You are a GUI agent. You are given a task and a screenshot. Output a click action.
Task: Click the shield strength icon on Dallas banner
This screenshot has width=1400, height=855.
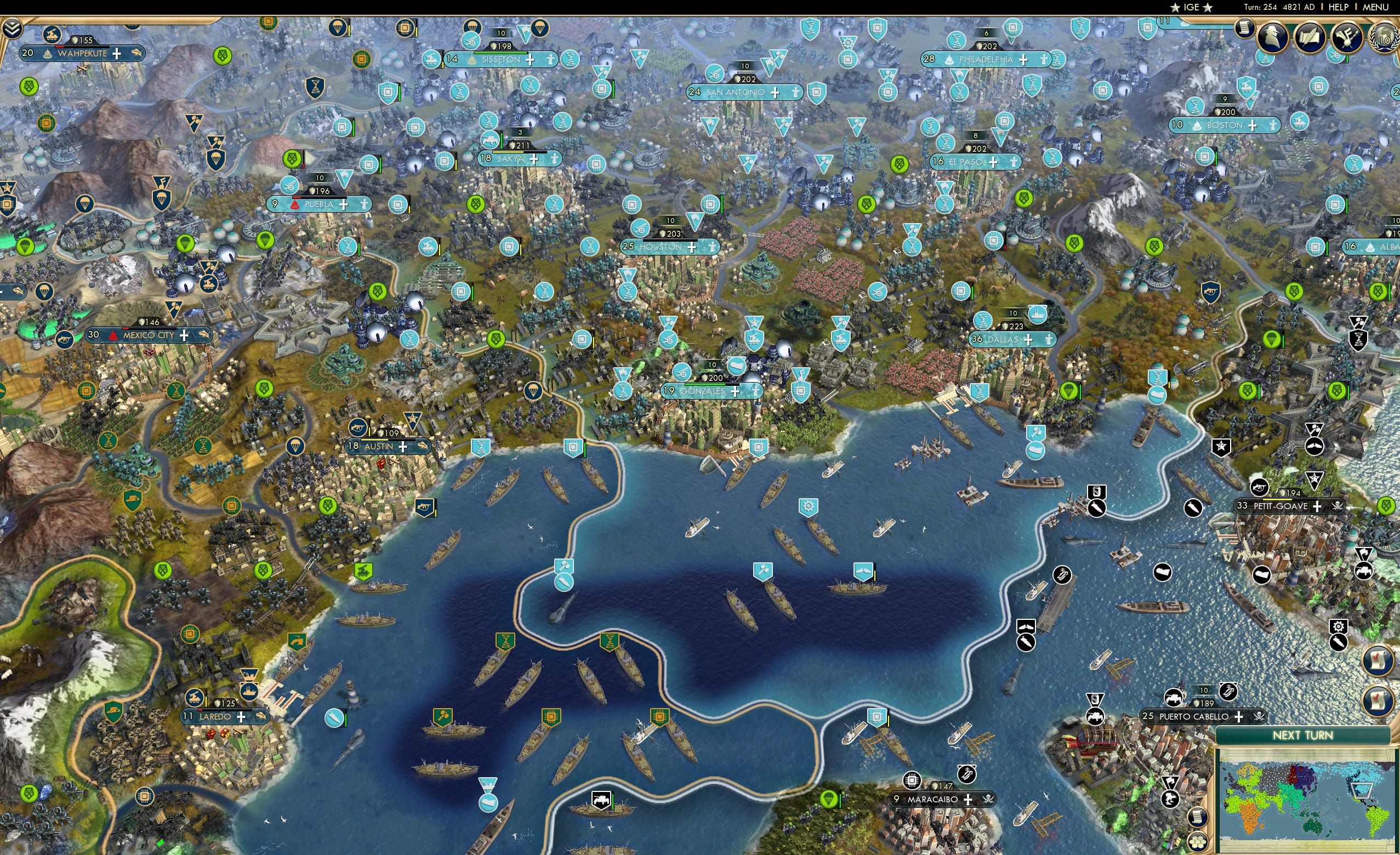coord(1005,326)
